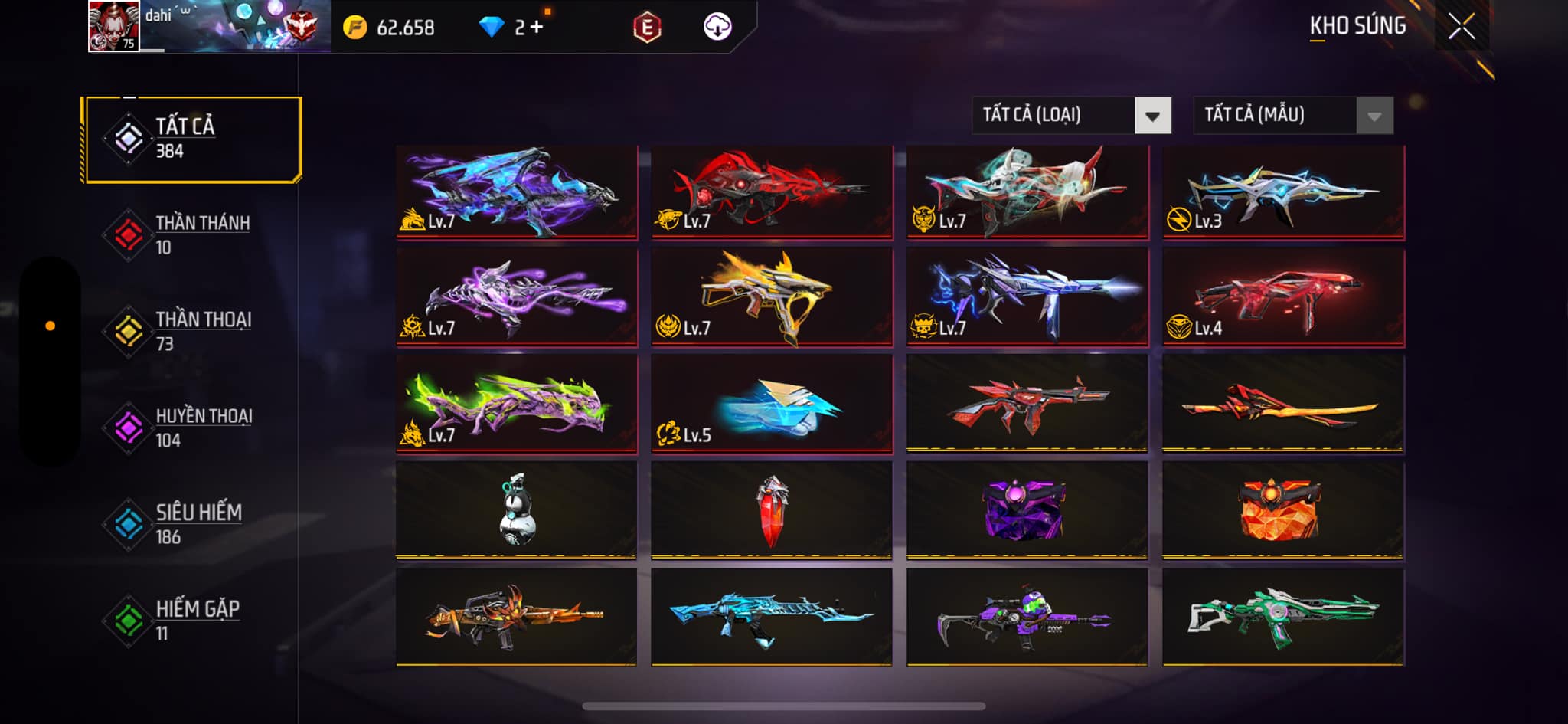Select the yellow flame Lv.7 SMG skin
1568x724 pixels.
[772, 297]
